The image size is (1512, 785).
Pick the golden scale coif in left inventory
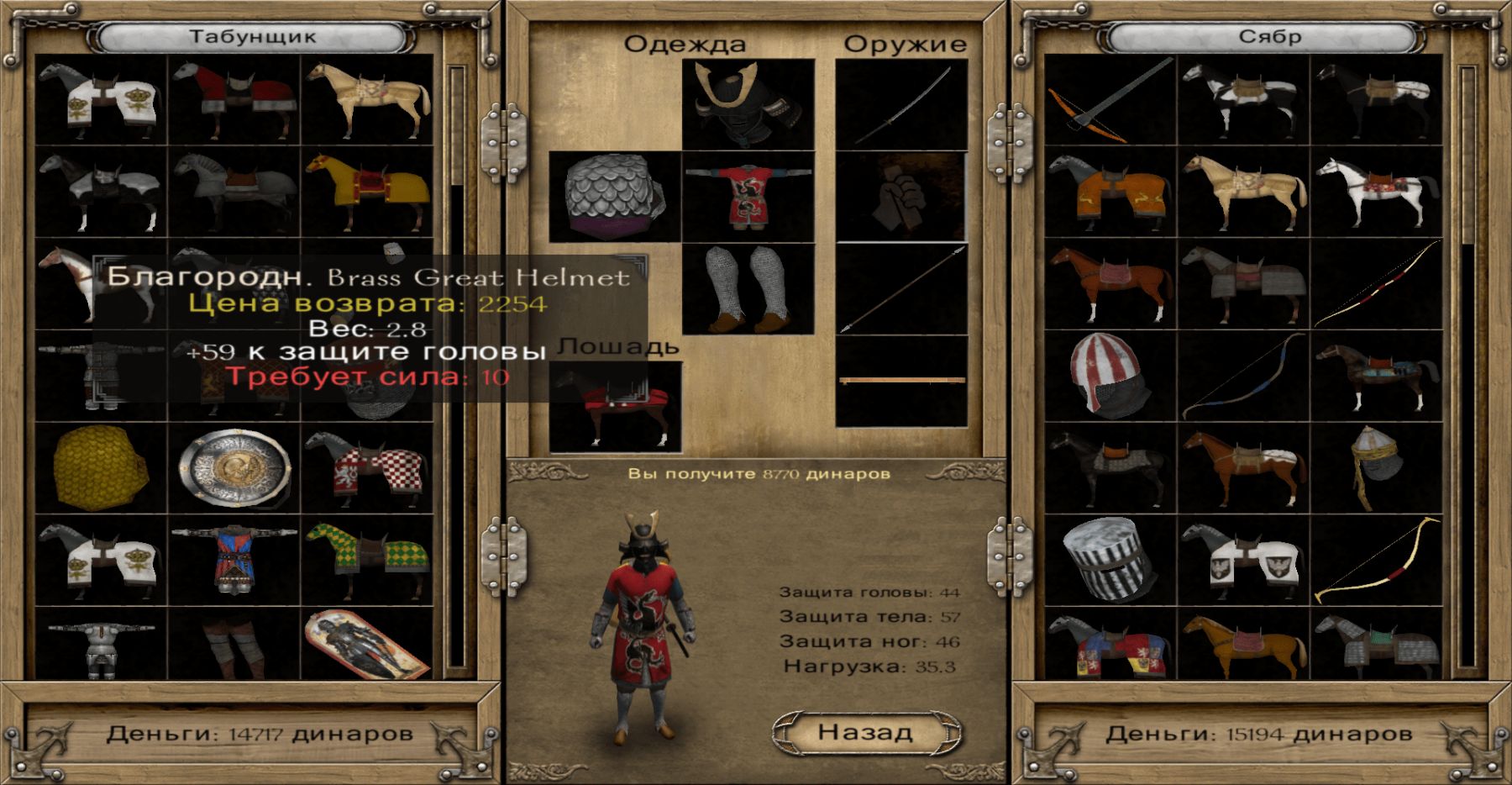pyautogui.click(x=101, y=468)
